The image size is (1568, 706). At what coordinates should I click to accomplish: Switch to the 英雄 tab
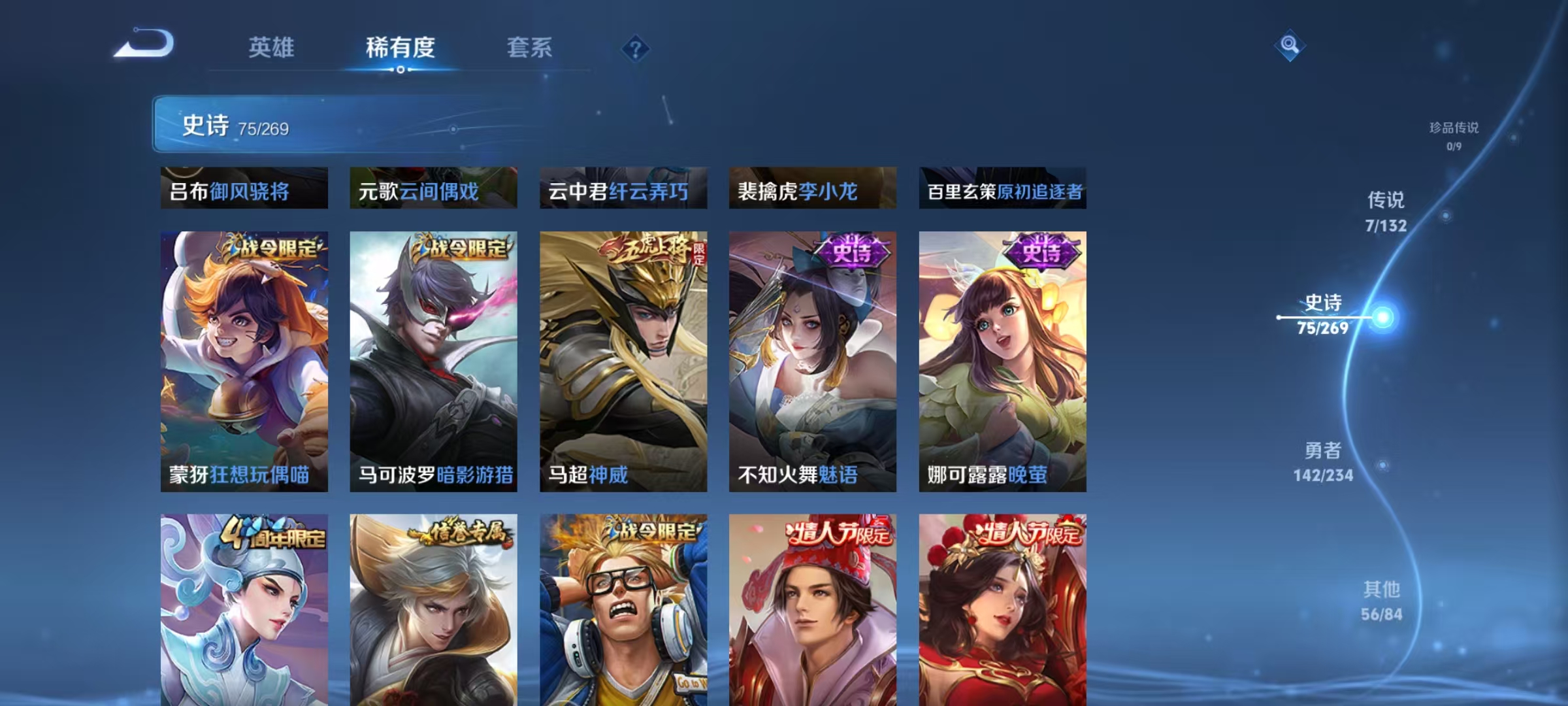pos(272,48)
